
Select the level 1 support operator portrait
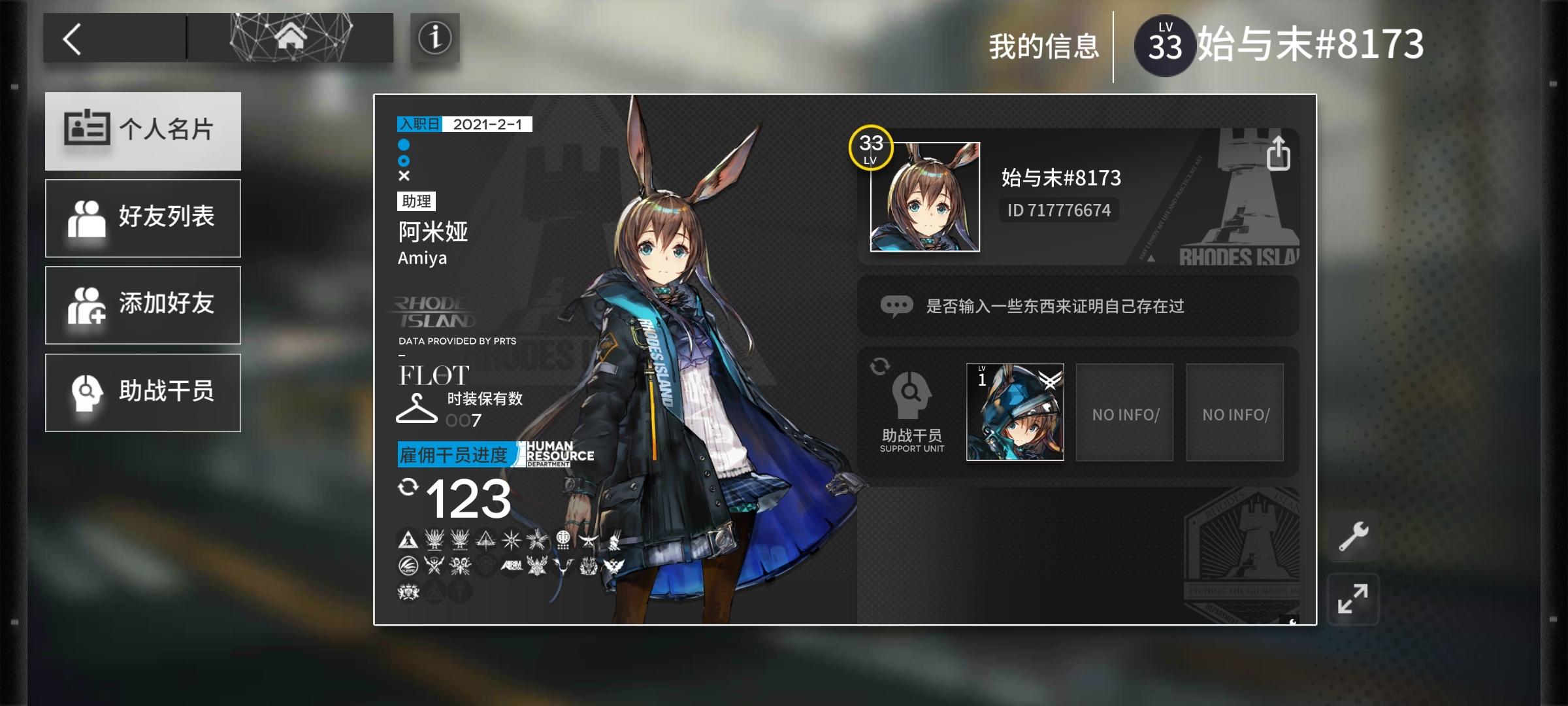1015,412
